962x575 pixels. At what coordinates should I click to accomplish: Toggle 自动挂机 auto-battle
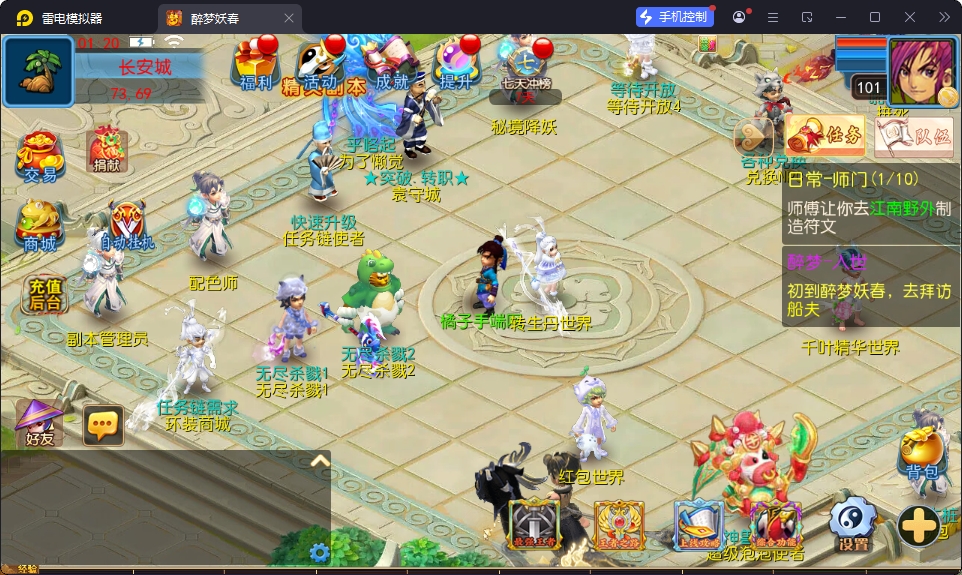(127, 226)
